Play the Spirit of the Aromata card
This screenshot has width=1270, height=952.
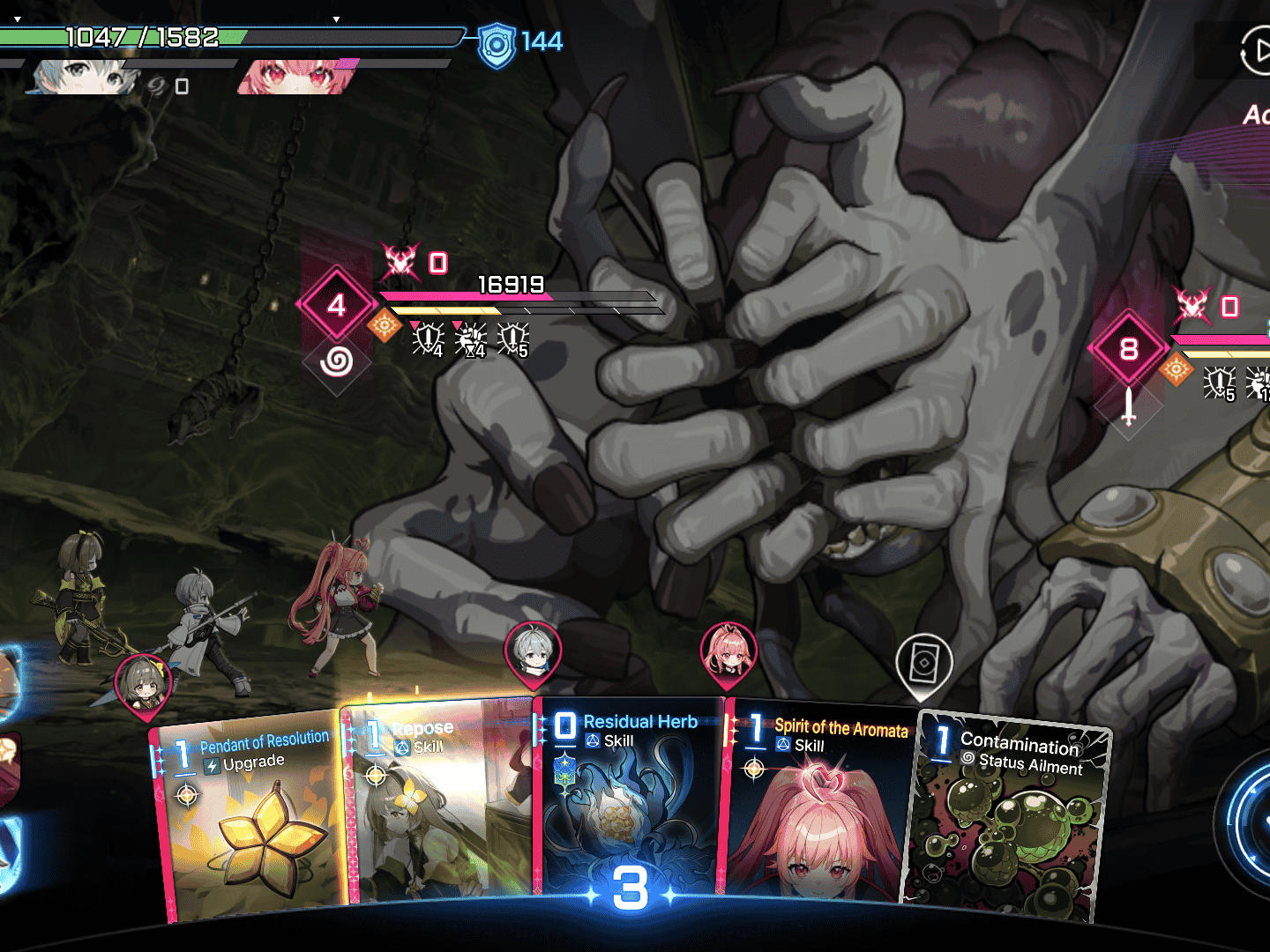coord(816,802)
